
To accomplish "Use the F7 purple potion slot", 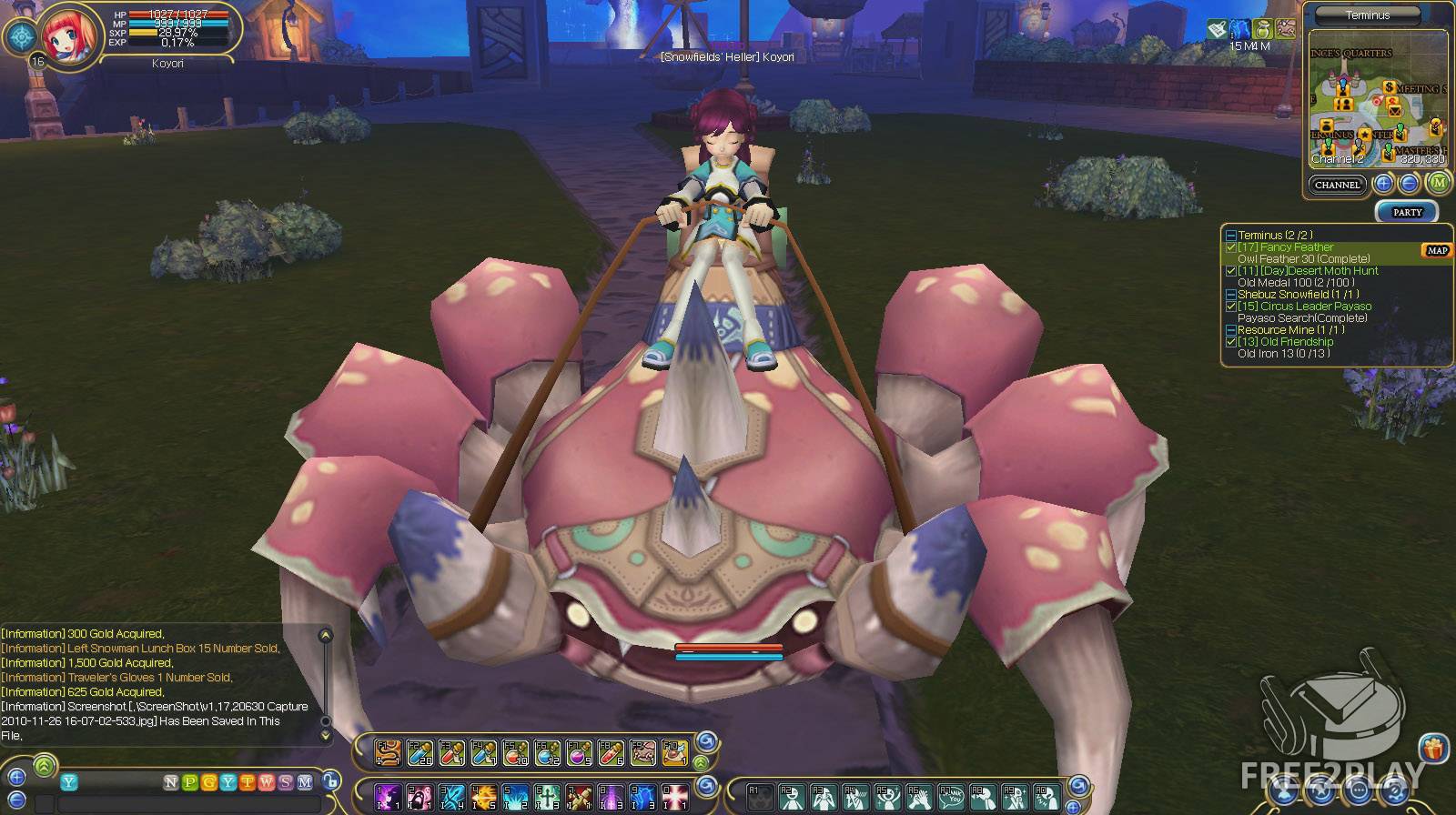I will [x=579, y=752].
